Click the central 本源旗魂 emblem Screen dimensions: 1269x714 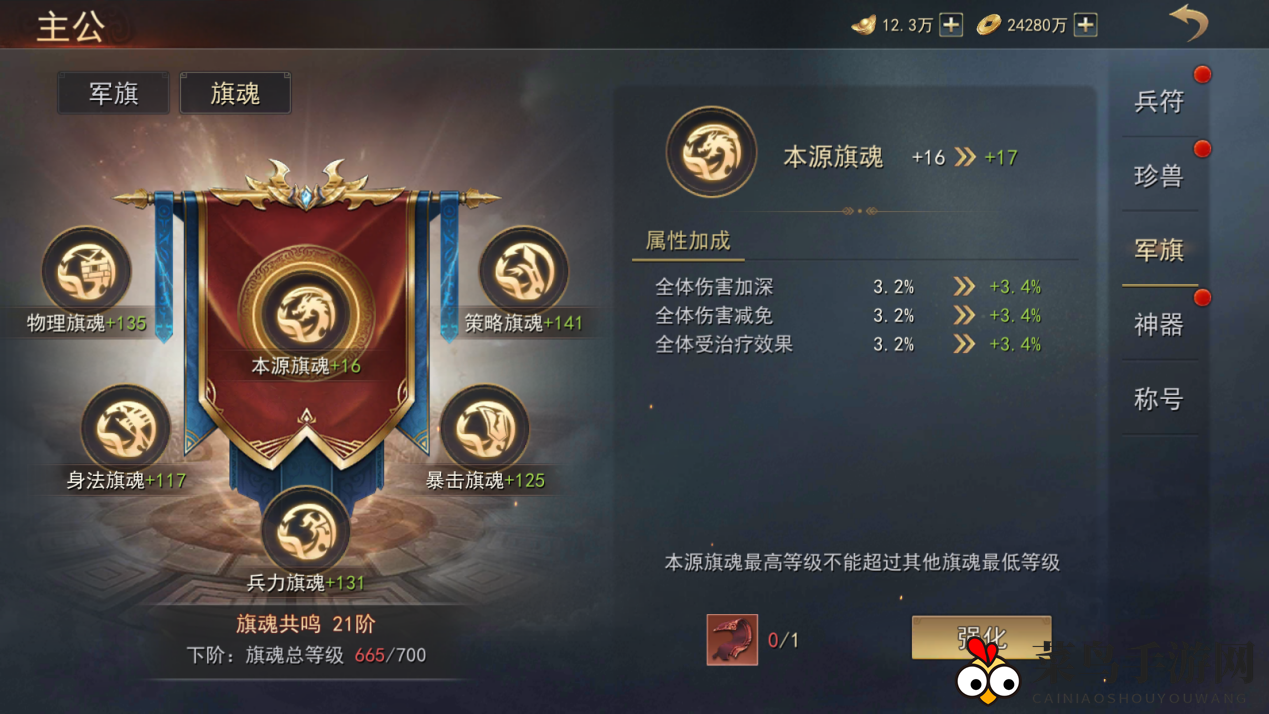click(x=306, y=313)
